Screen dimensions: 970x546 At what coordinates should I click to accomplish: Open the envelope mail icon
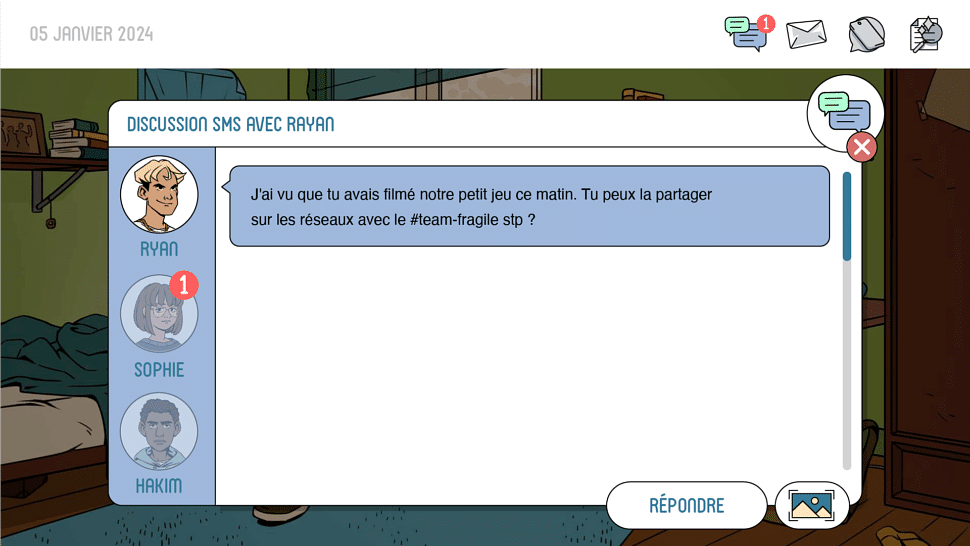tap(806, 34)
